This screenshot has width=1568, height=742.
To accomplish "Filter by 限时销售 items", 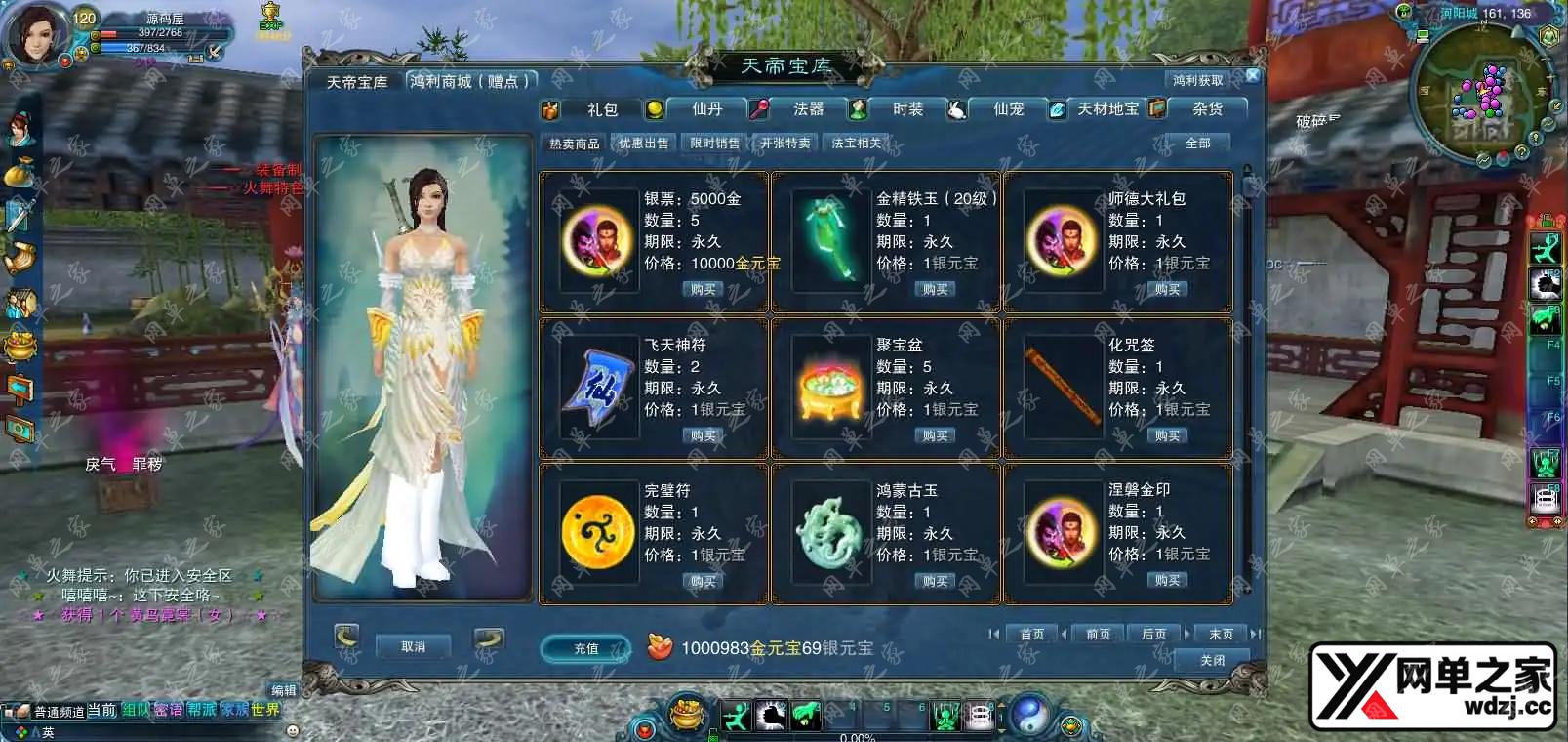I will click(714, 144).
